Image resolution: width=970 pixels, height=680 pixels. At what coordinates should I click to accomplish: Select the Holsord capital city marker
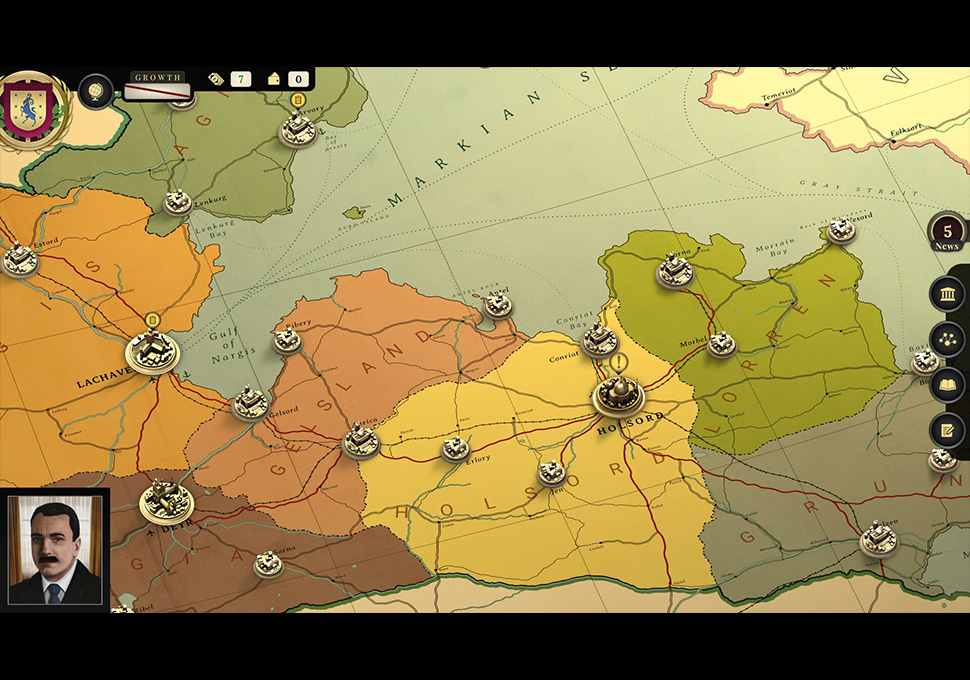(618, 394)
